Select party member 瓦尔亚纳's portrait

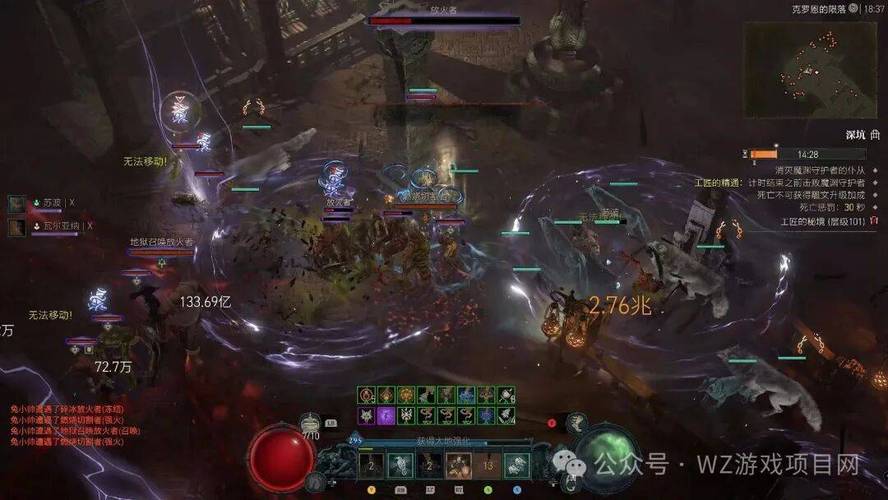click(17, 227)
